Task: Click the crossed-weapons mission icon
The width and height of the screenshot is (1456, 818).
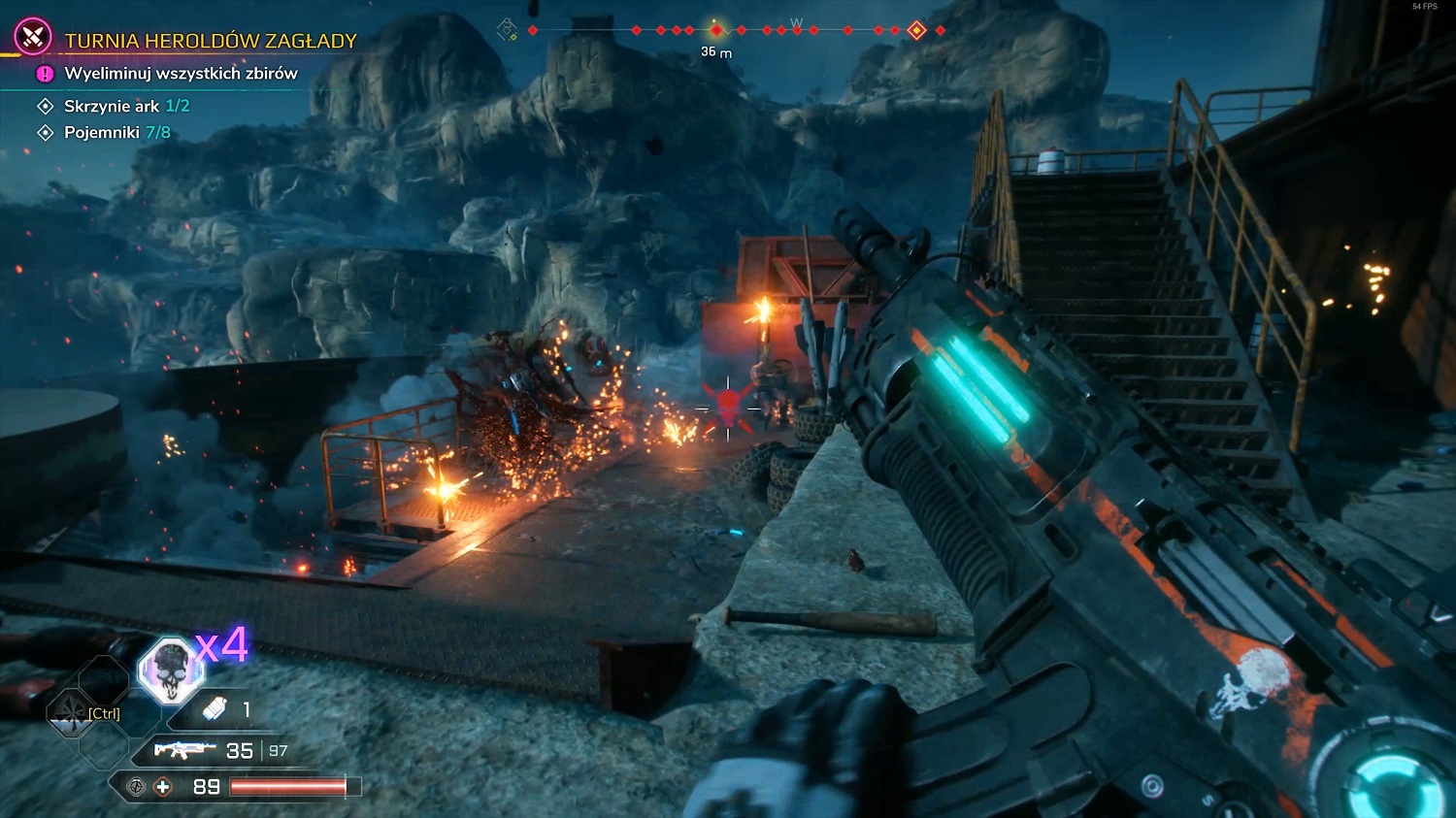Action: (33, 37)
